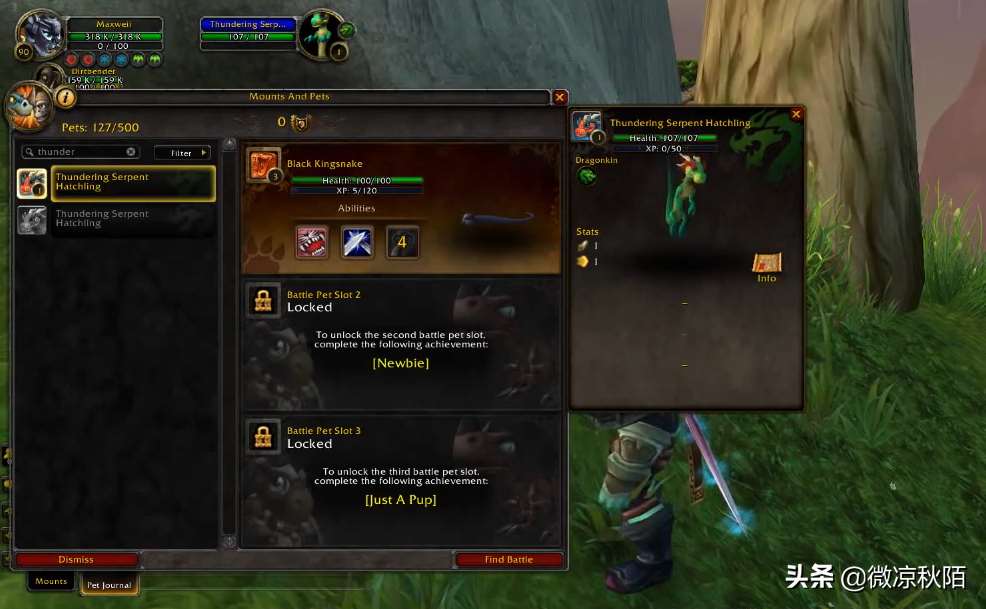
Task: Click the Find Battle button
Action: coord(508,560)
